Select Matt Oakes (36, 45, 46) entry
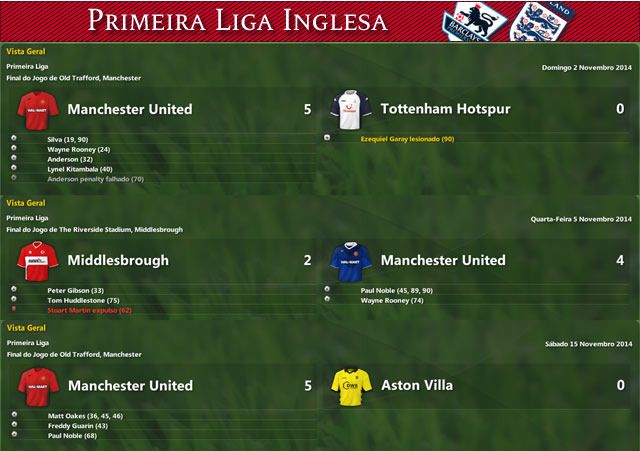The height and width of the screenshot is (451, 640). tap(85, 415)
